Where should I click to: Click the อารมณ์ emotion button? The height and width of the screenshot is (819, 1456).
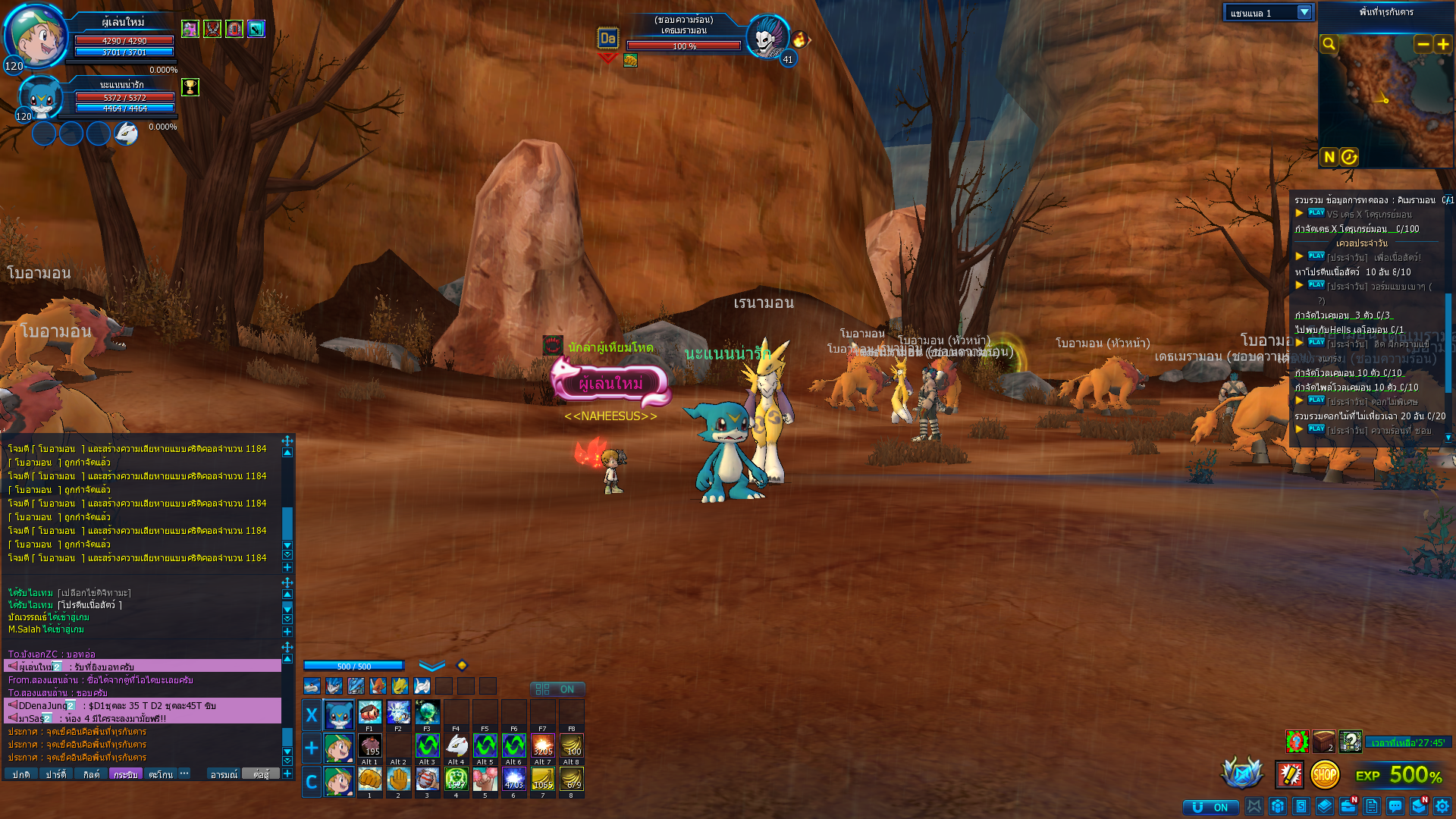[x=225, y=774]
